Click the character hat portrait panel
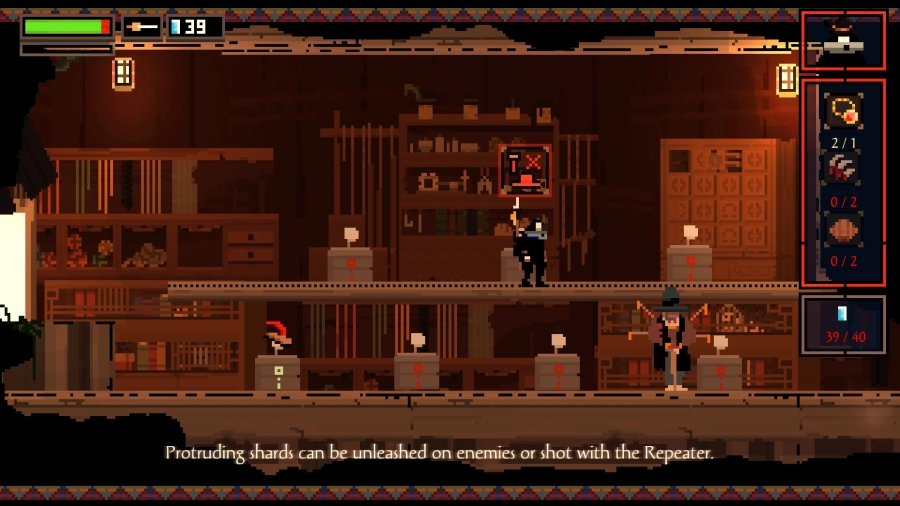This screenshot has height=506, width=900. 843,41
